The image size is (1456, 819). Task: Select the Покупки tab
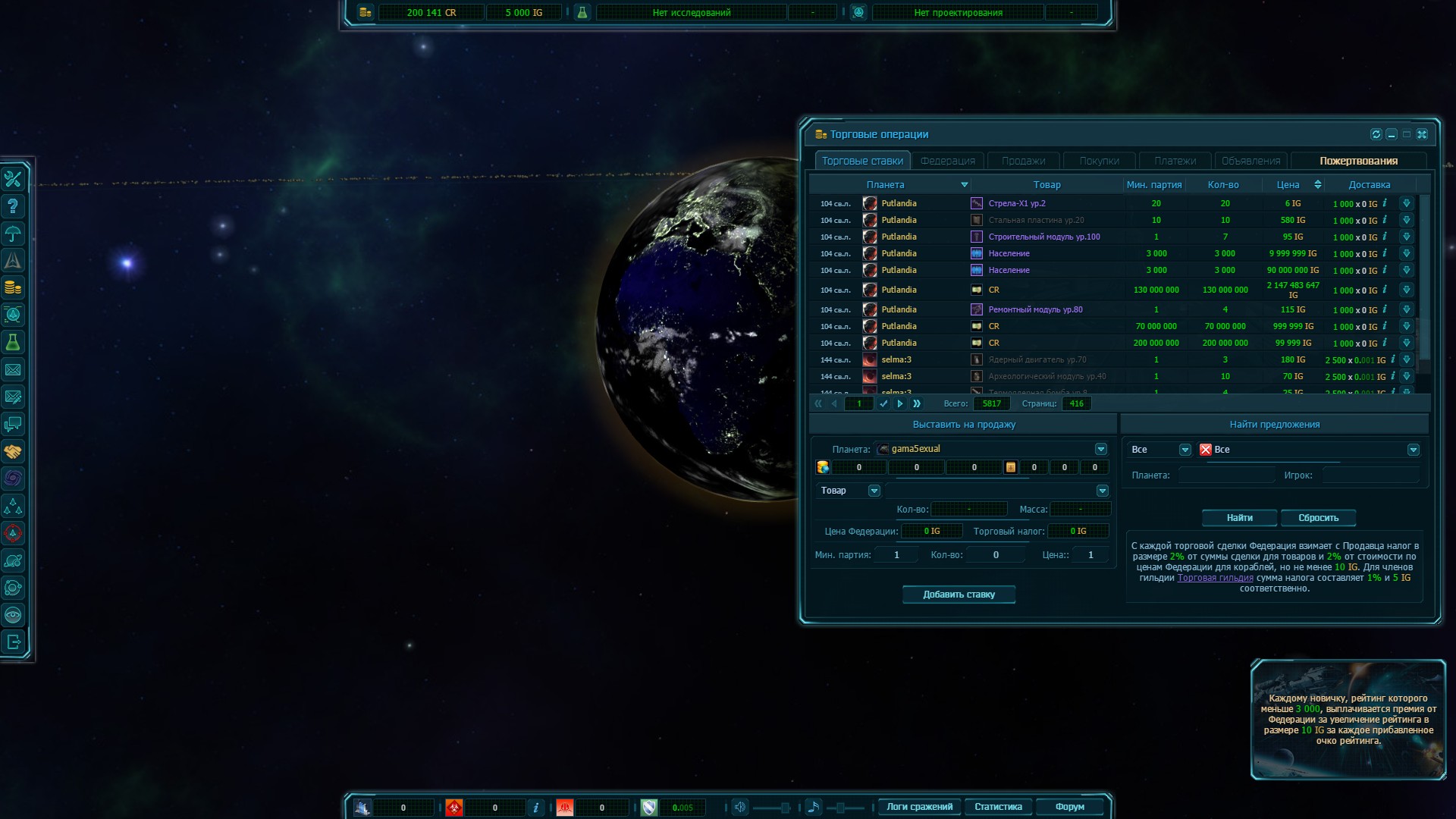click(1099, 161)
